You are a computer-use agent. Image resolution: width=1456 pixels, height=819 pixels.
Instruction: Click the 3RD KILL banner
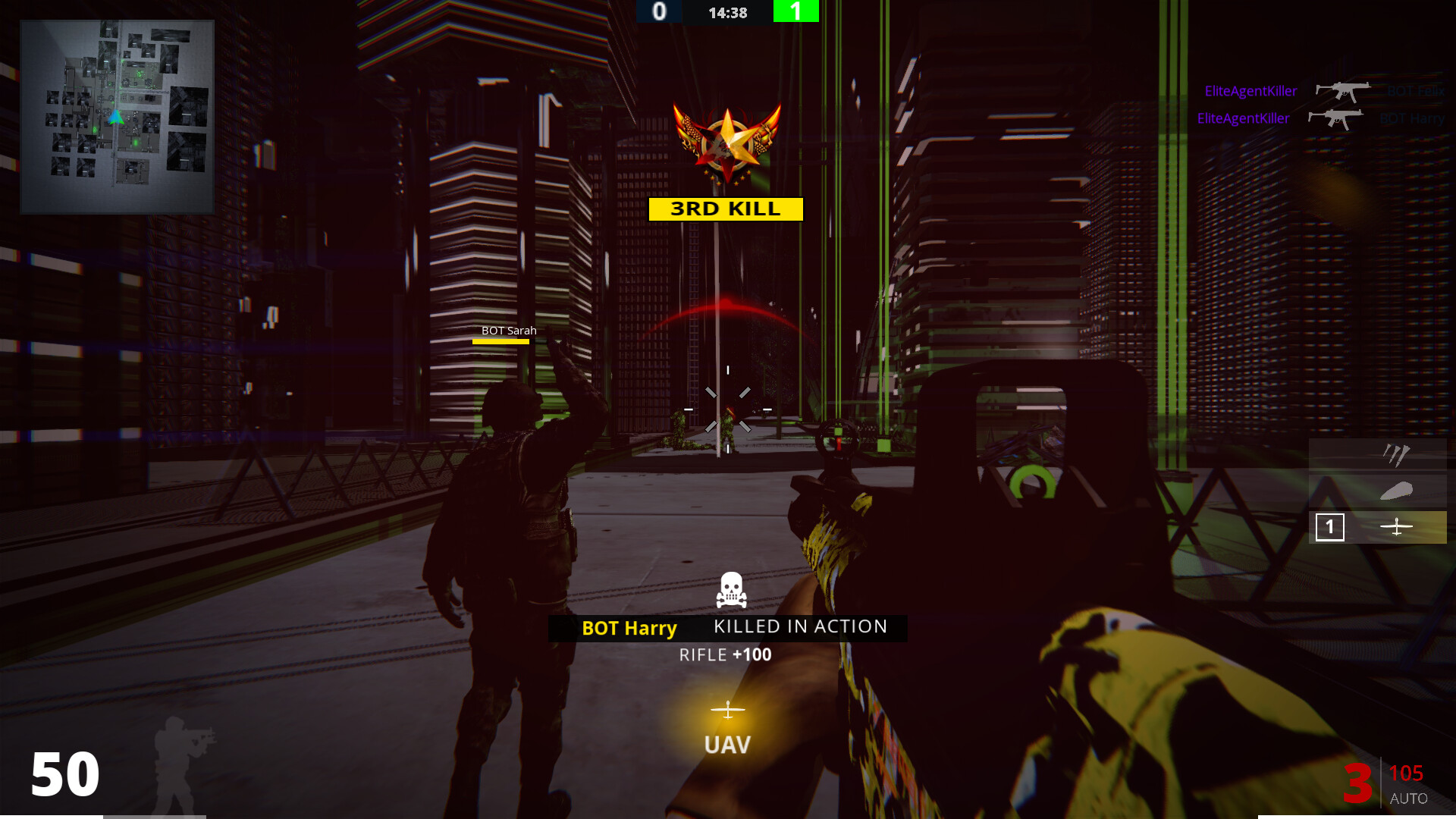(726, 209)
